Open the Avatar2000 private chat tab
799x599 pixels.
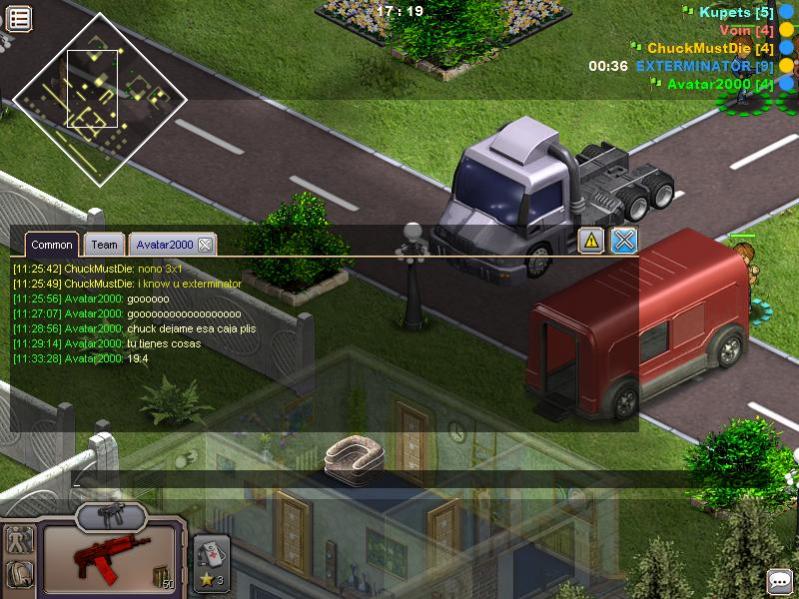(x=164, y=245)
